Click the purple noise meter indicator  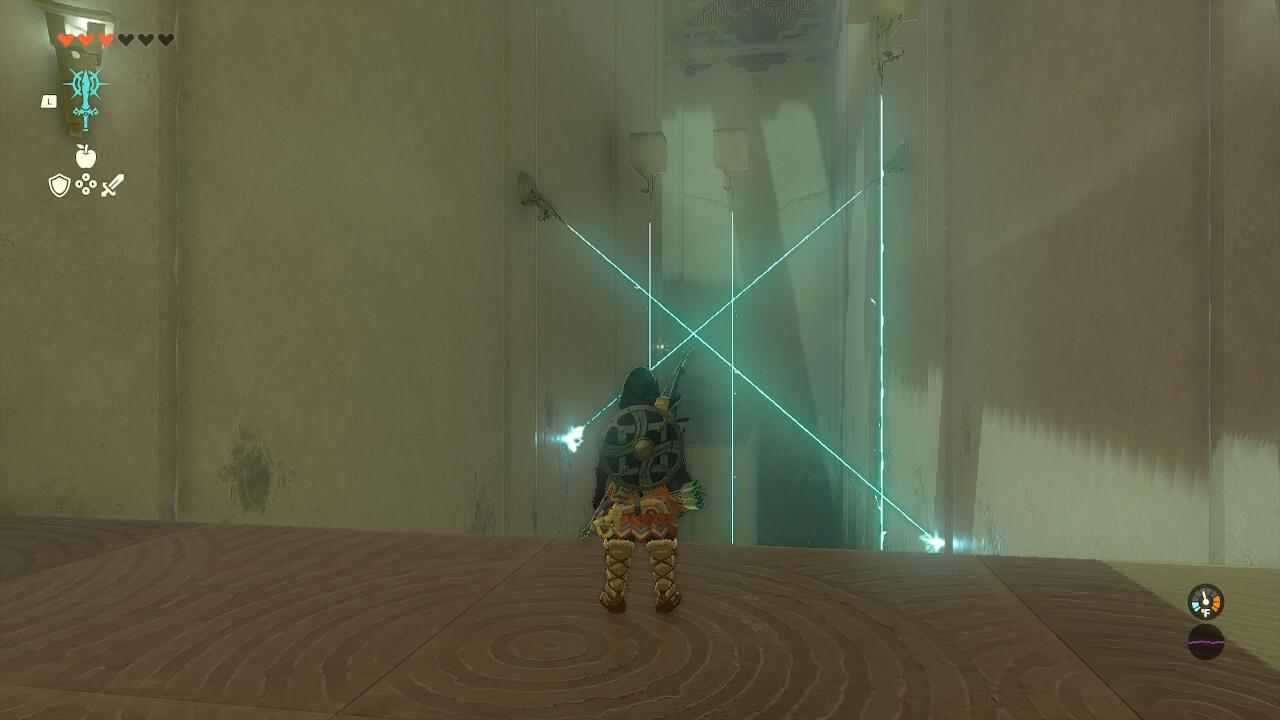(x=1207, y=643)
